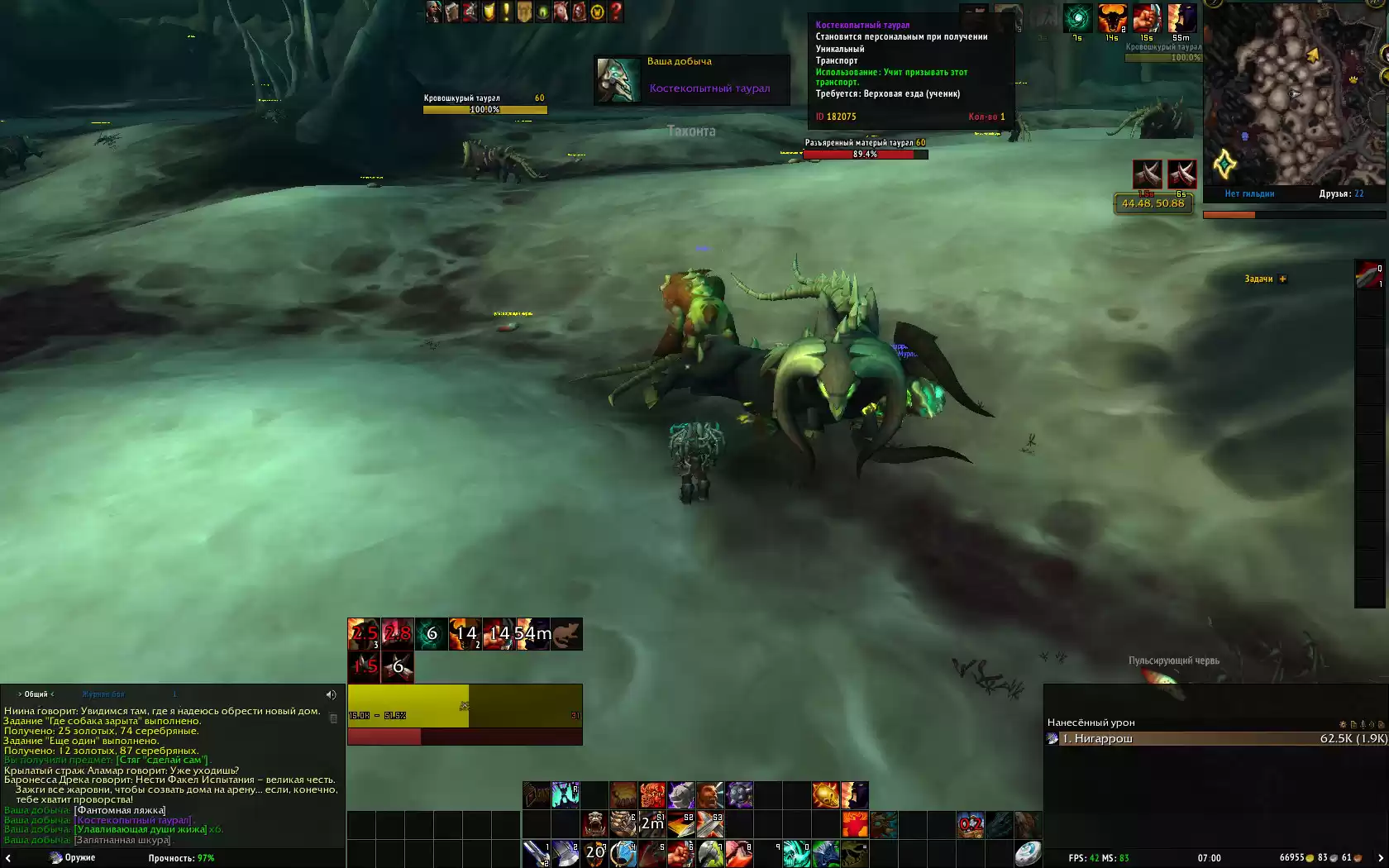Switch to the Журнал боя chat tab
This screenshot has width=1389, height=868.
(x=103, y=694)
